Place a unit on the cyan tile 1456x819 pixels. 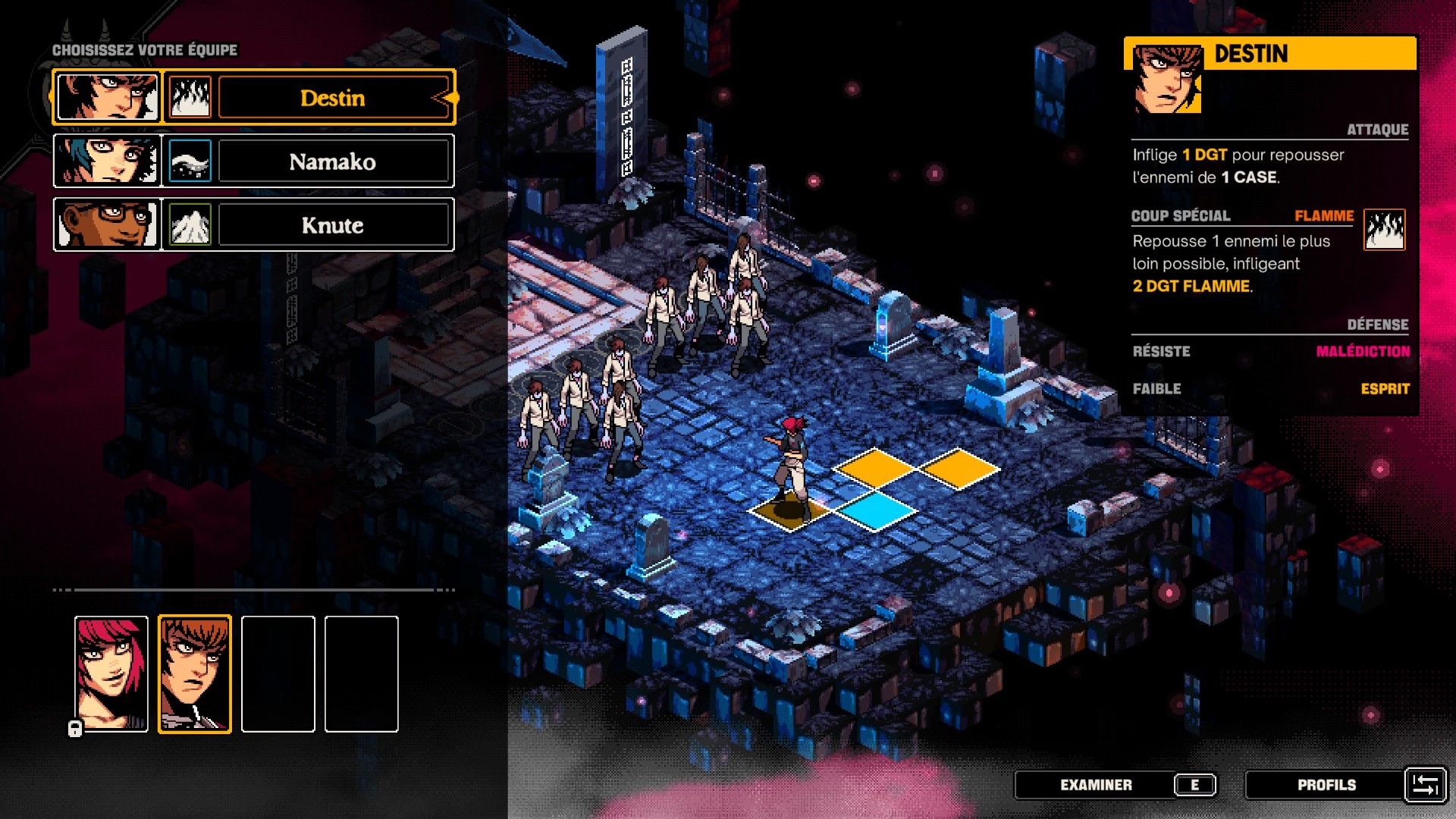[x=876, y=510]
